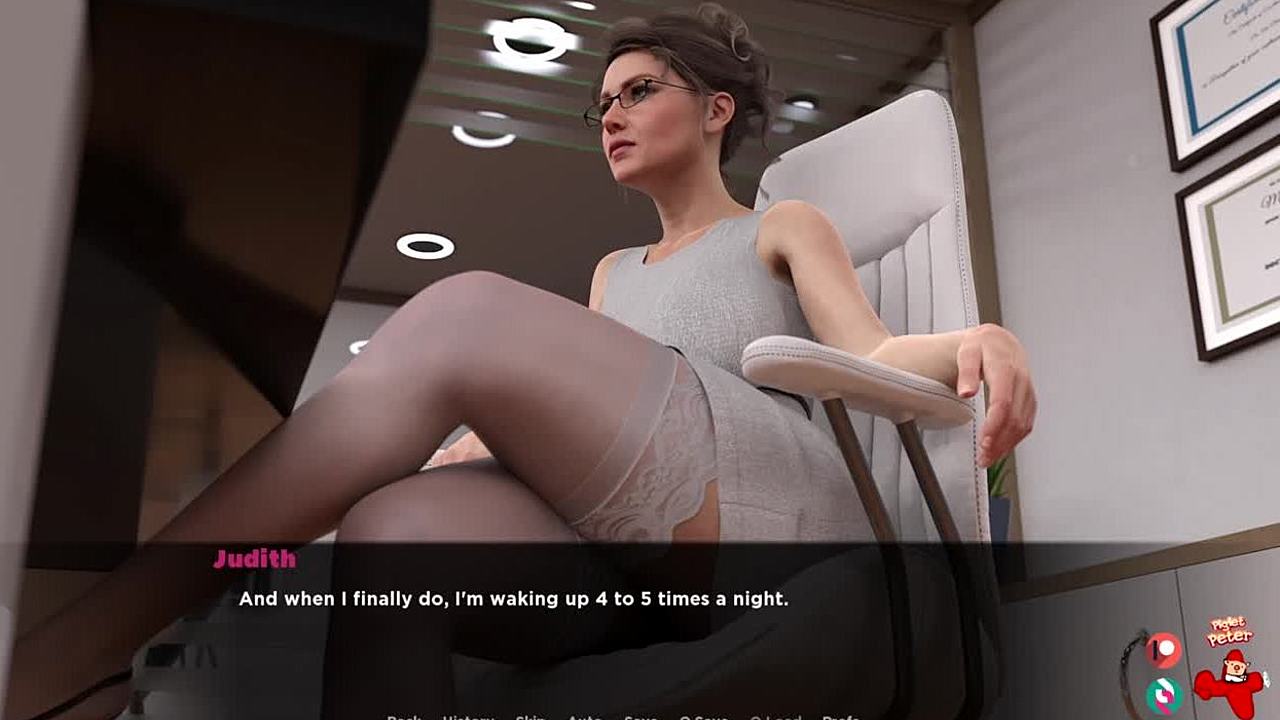Toggle Auto-advance mode
Viewport: 1280px width, 720px height.
coord(585,716)
